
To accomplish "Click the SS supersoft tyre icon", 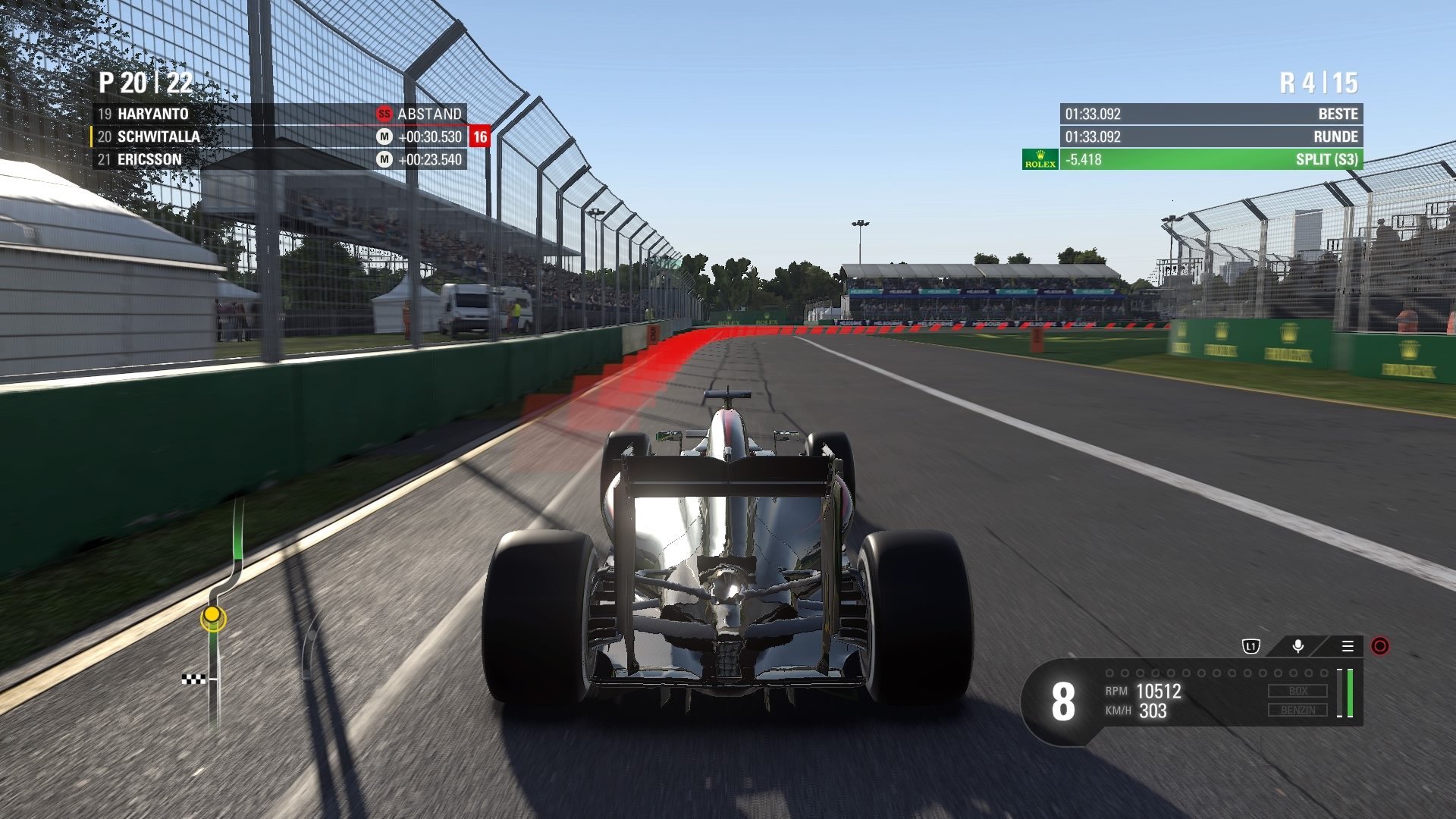I will (x=384, y=114).
